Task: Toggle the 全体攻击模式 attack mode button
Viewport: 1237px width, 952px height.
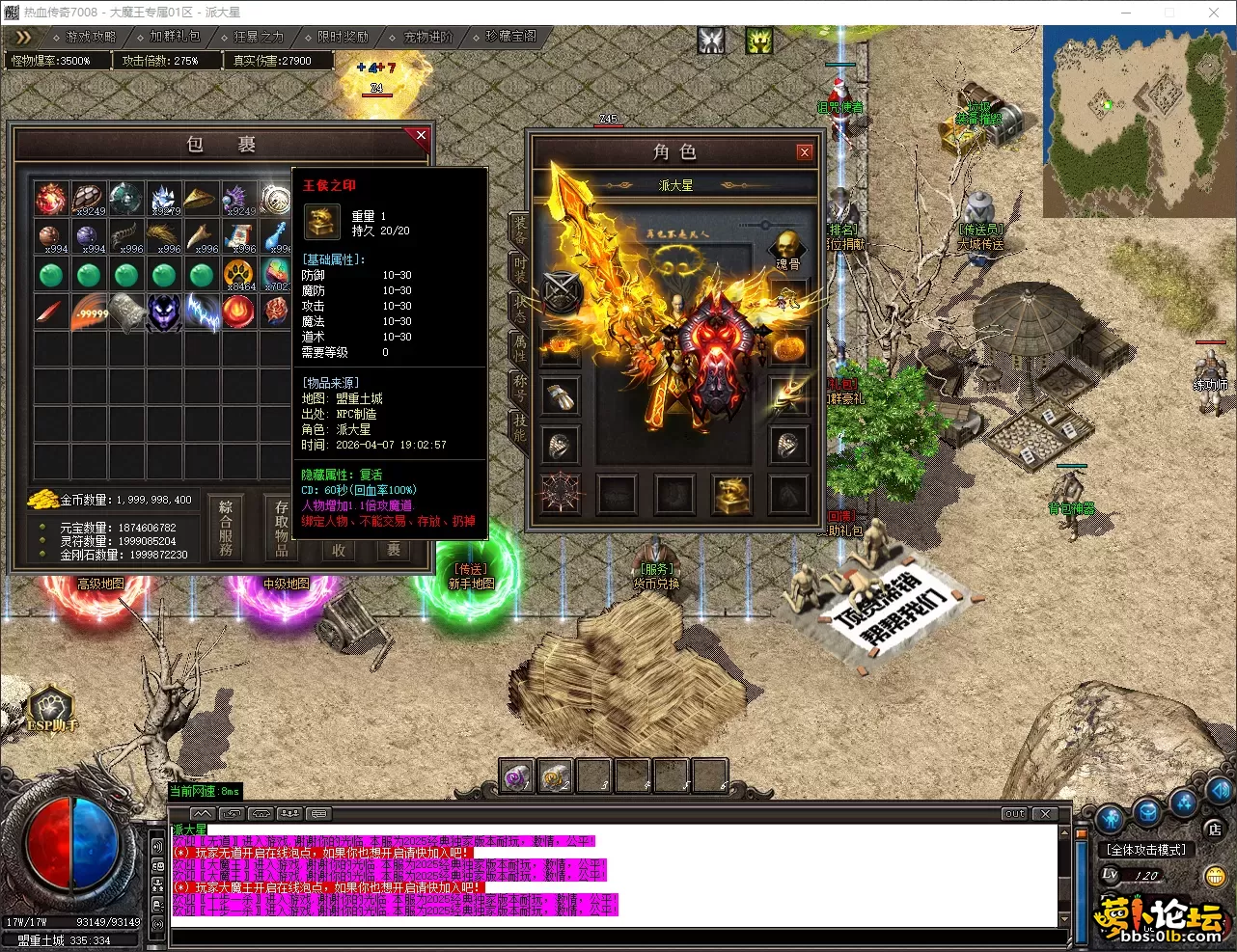Action: (1146, 850)
